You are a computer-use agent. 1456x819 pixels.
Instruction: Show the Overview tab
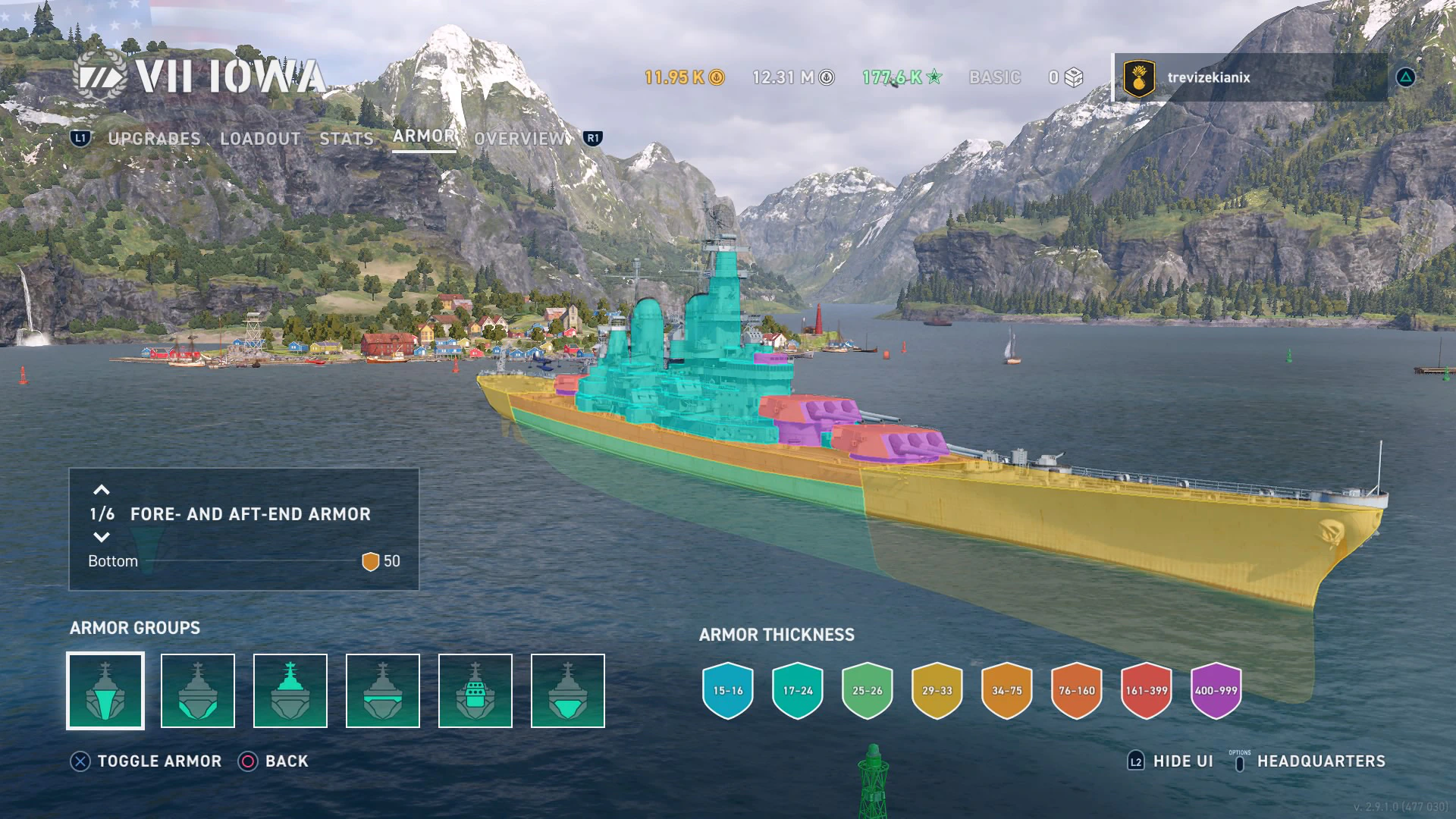(x=520, y=139)
